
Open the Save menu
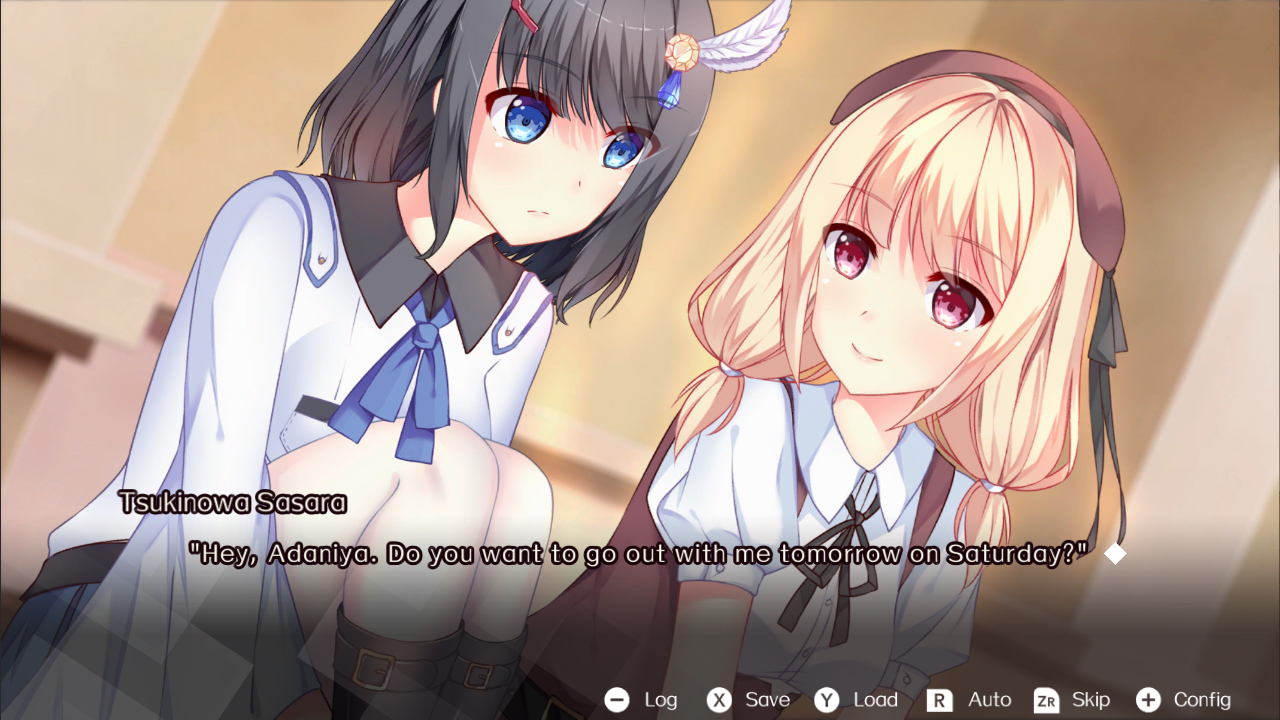pos(766,700)
